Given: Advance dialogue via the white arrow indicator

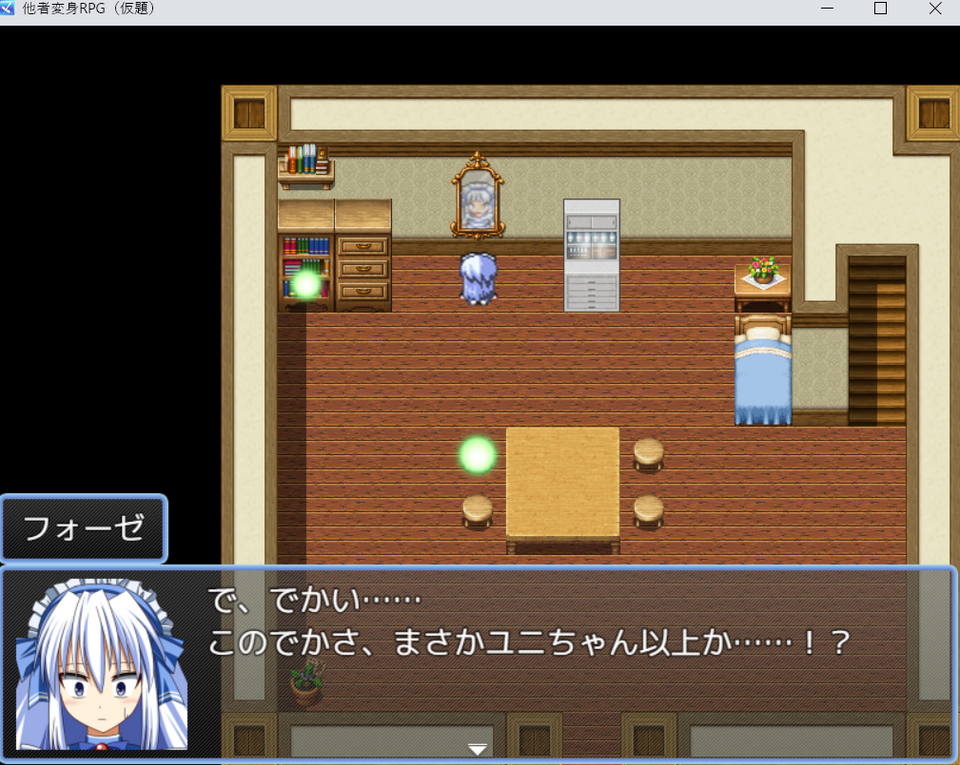Looking at the screenshot, I should (x=478, y=749).
